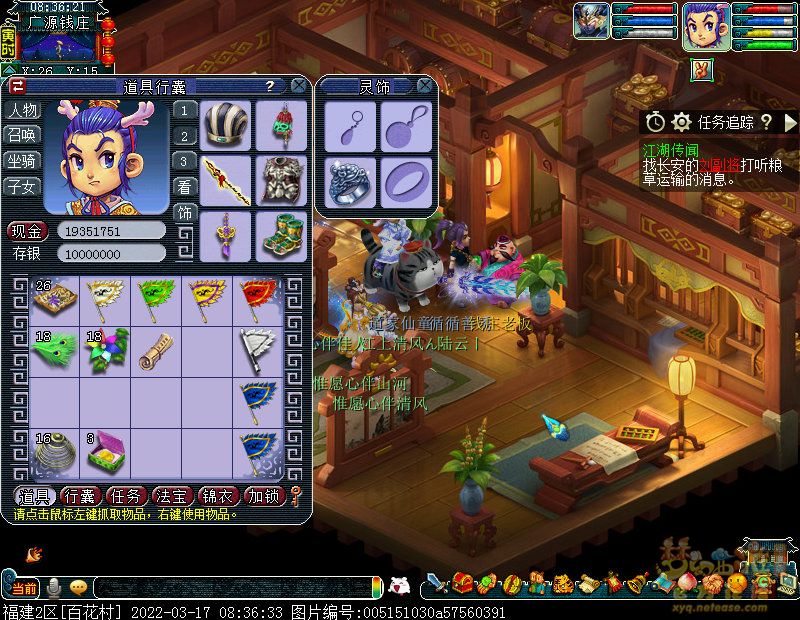Click the 加锁 lock button
This screenshot has width=800, height=620.
(264, 495)
